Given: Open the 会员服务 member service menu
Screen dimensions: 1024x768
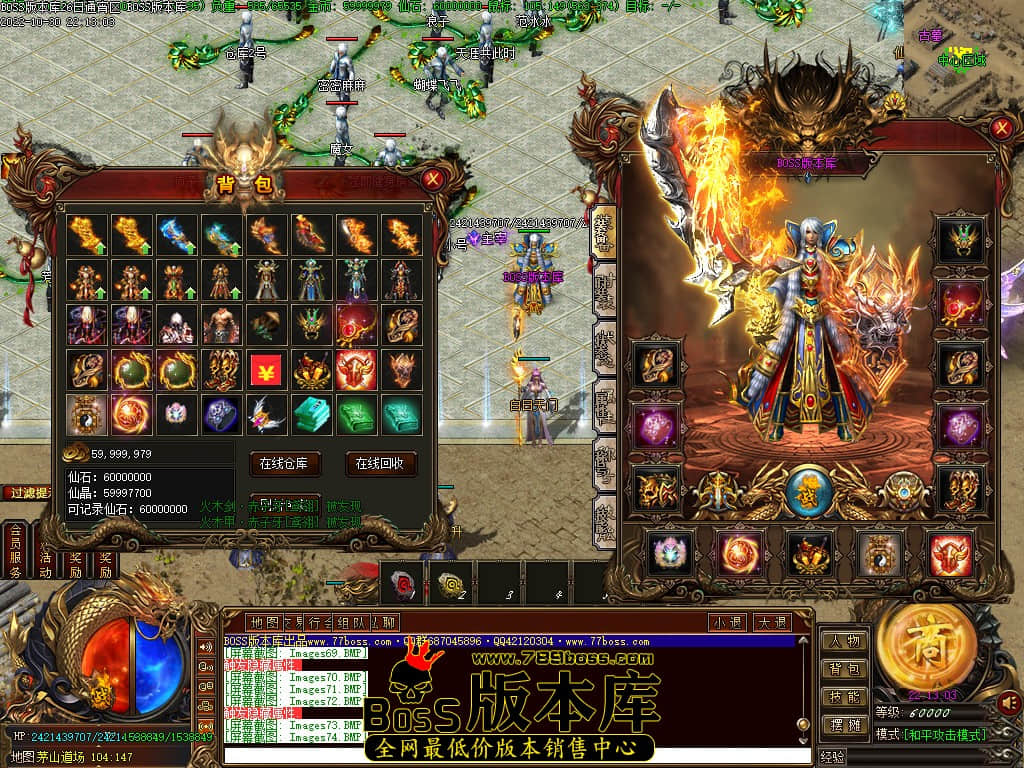Looking at the screenshot, I should pyautogui.click(x=15, y=551).
